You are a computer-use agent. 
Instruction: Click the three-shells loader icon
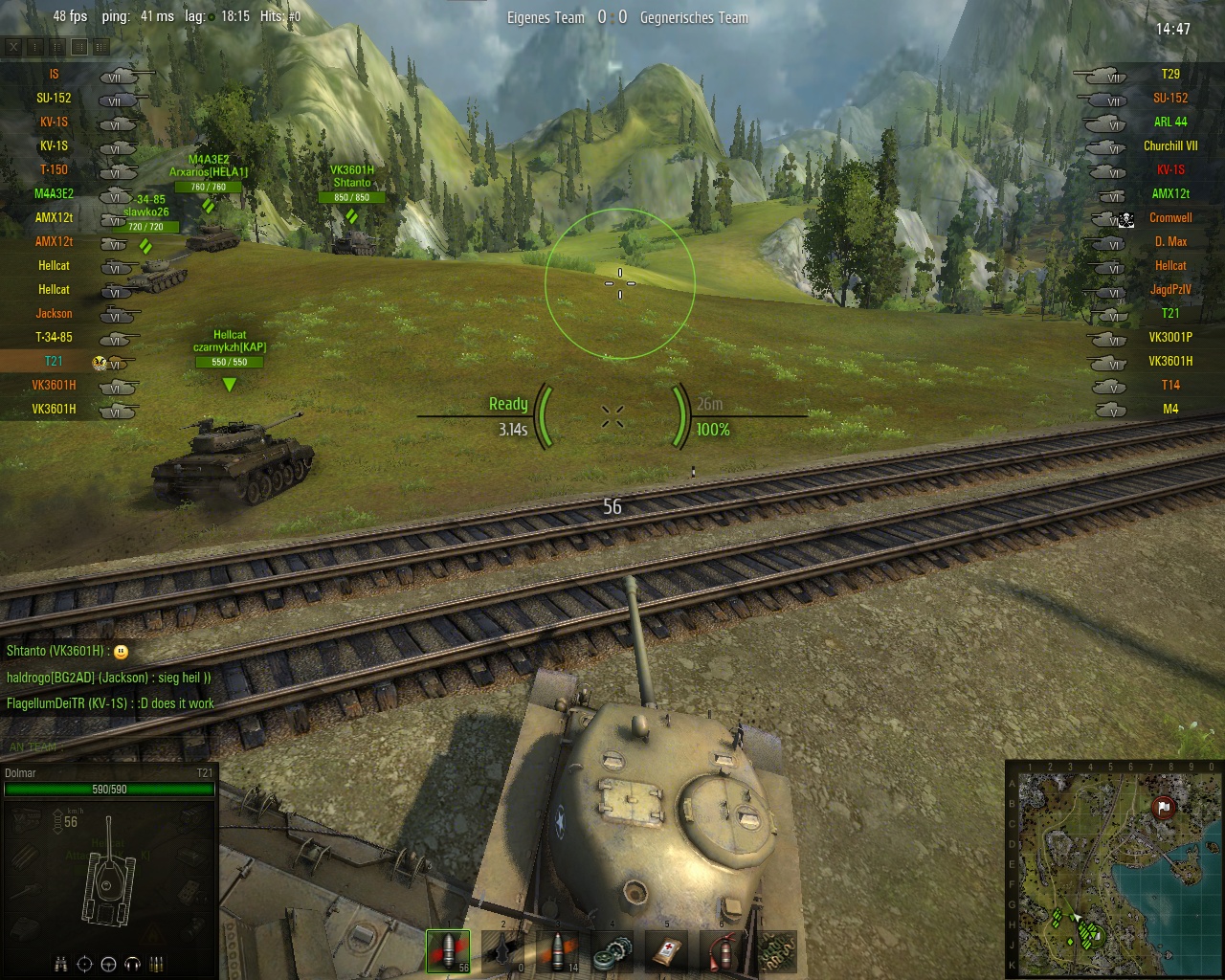click(x=157, y=964)
